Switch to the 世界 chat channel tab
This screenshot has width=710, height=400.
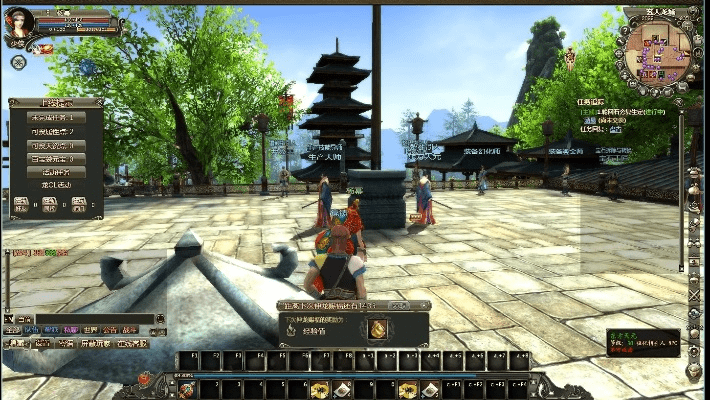tap(89, 329)
